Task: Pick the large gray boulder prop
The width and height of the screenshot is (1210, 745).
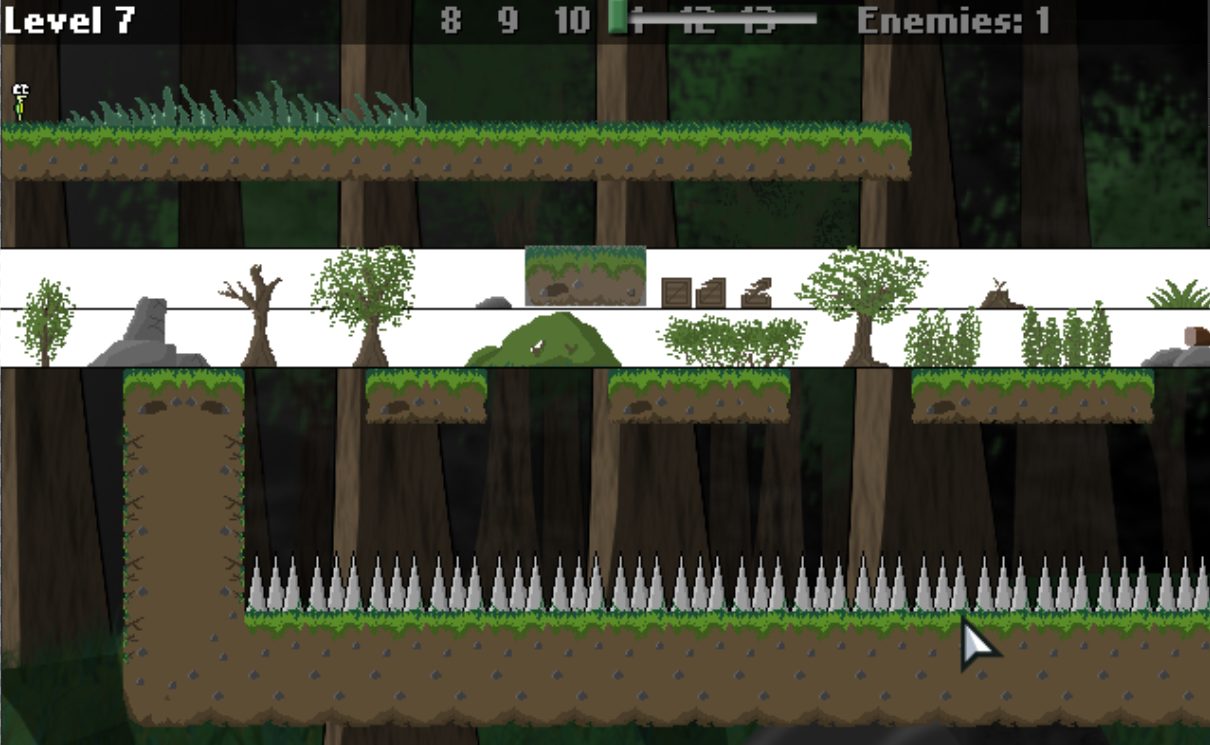Action: (x=149, y=333)
